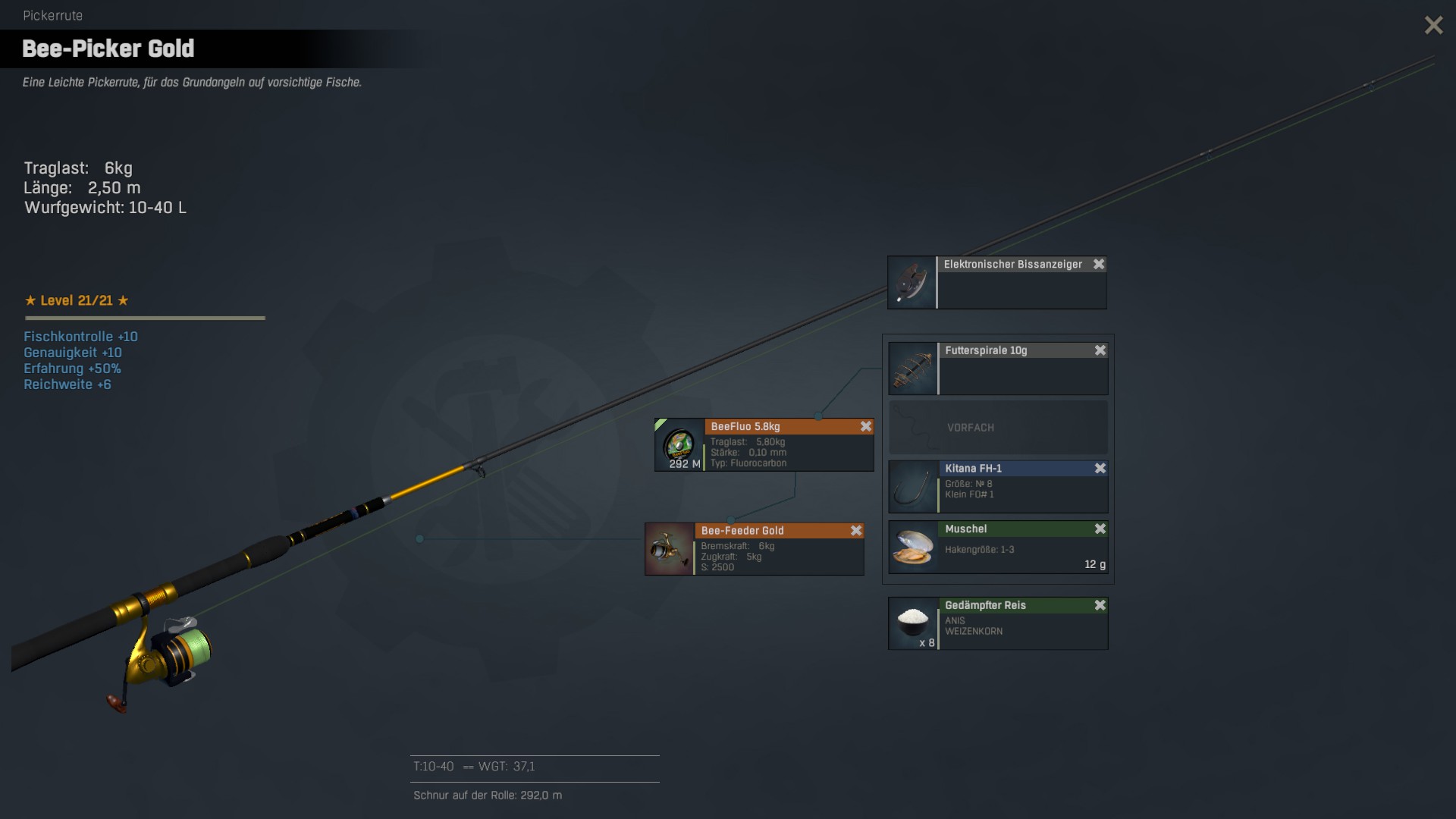Remove the Elektronischer Bissanzeiger from the rod

(1098, 264)
